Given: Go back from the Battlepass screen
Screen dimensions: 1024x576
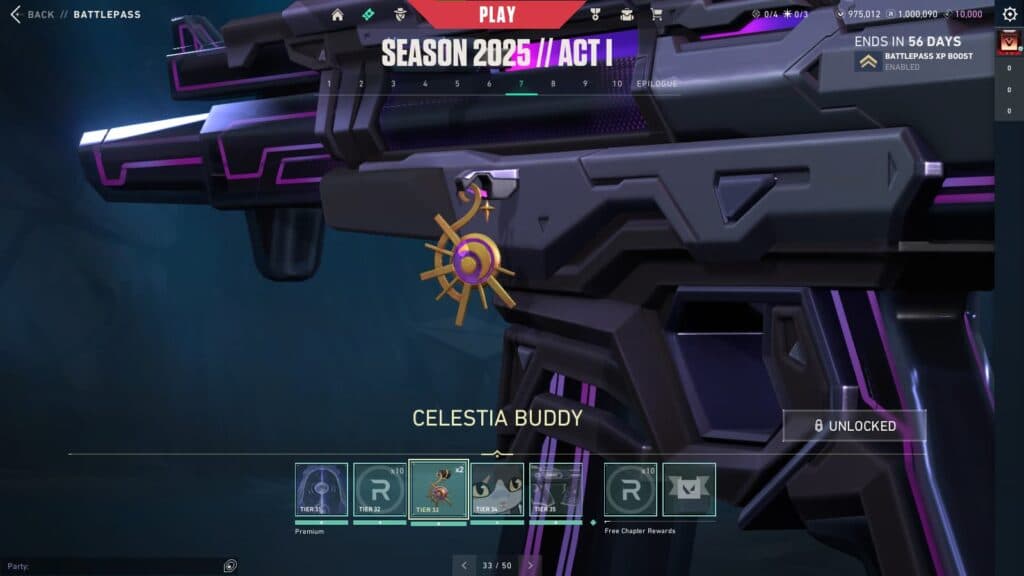Looking at the screenshot, I should click(x=32, y=15).
